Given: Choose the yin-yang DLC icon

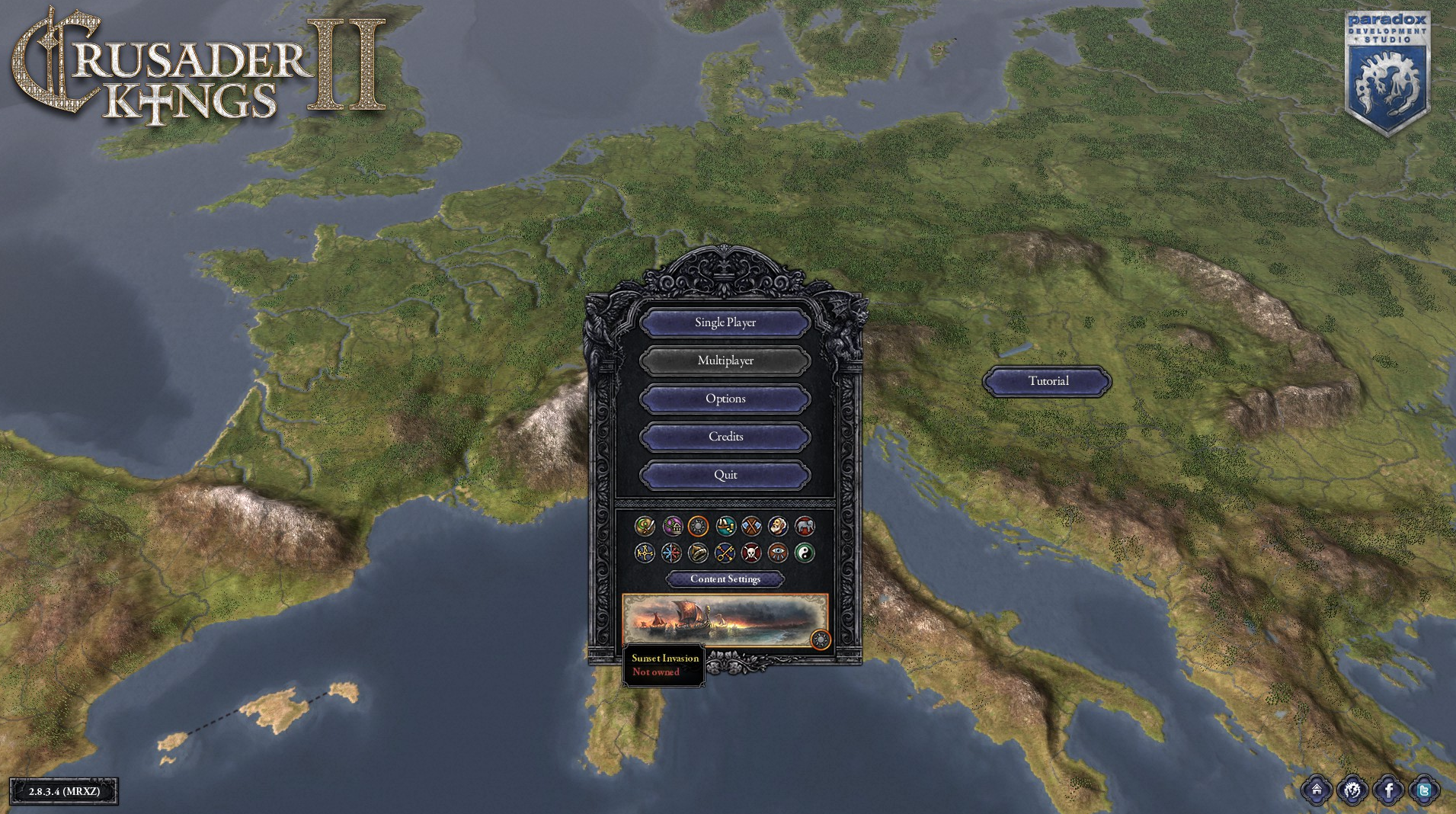Looking at the screenshot, I should (805, 553).
